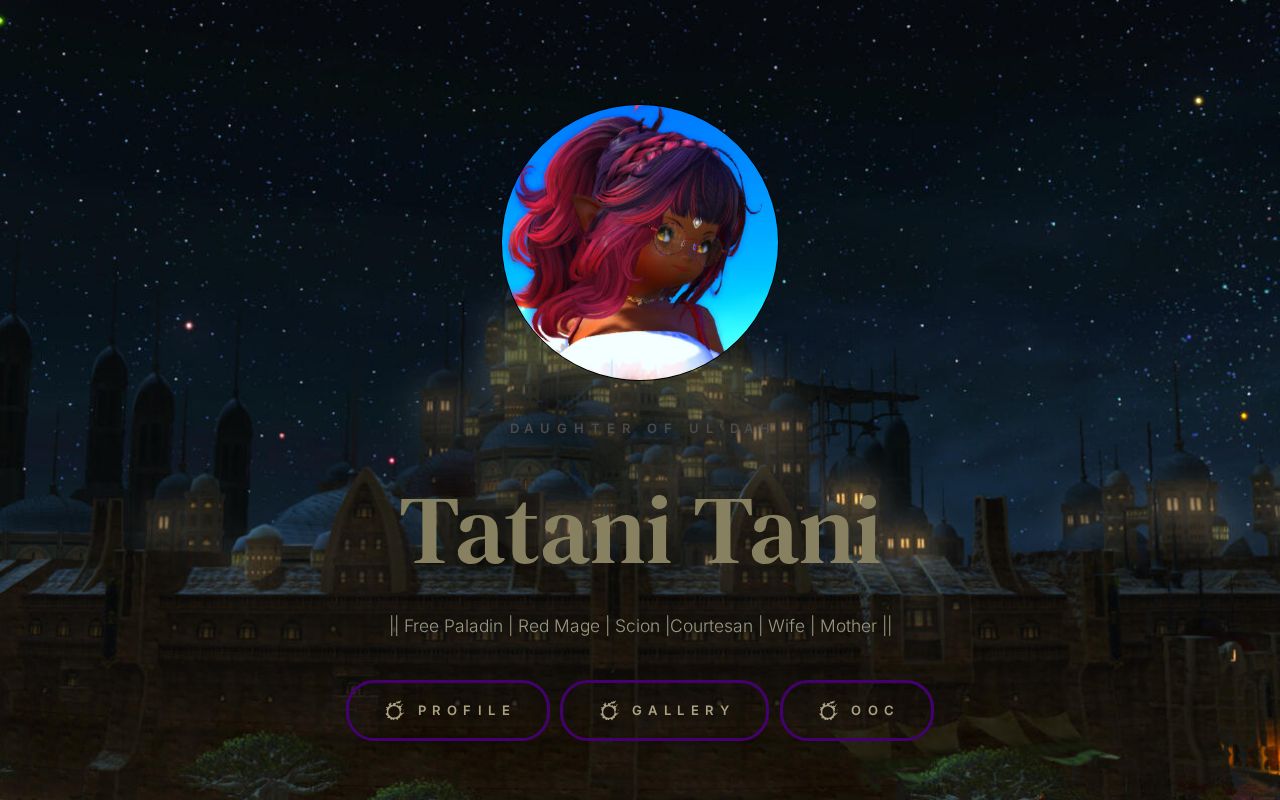Image resolution: width=1280 pixels, height=800 pixels.
Task: Select the emblem icon in the rightmost navigation button
Action: tap(827, 711)
